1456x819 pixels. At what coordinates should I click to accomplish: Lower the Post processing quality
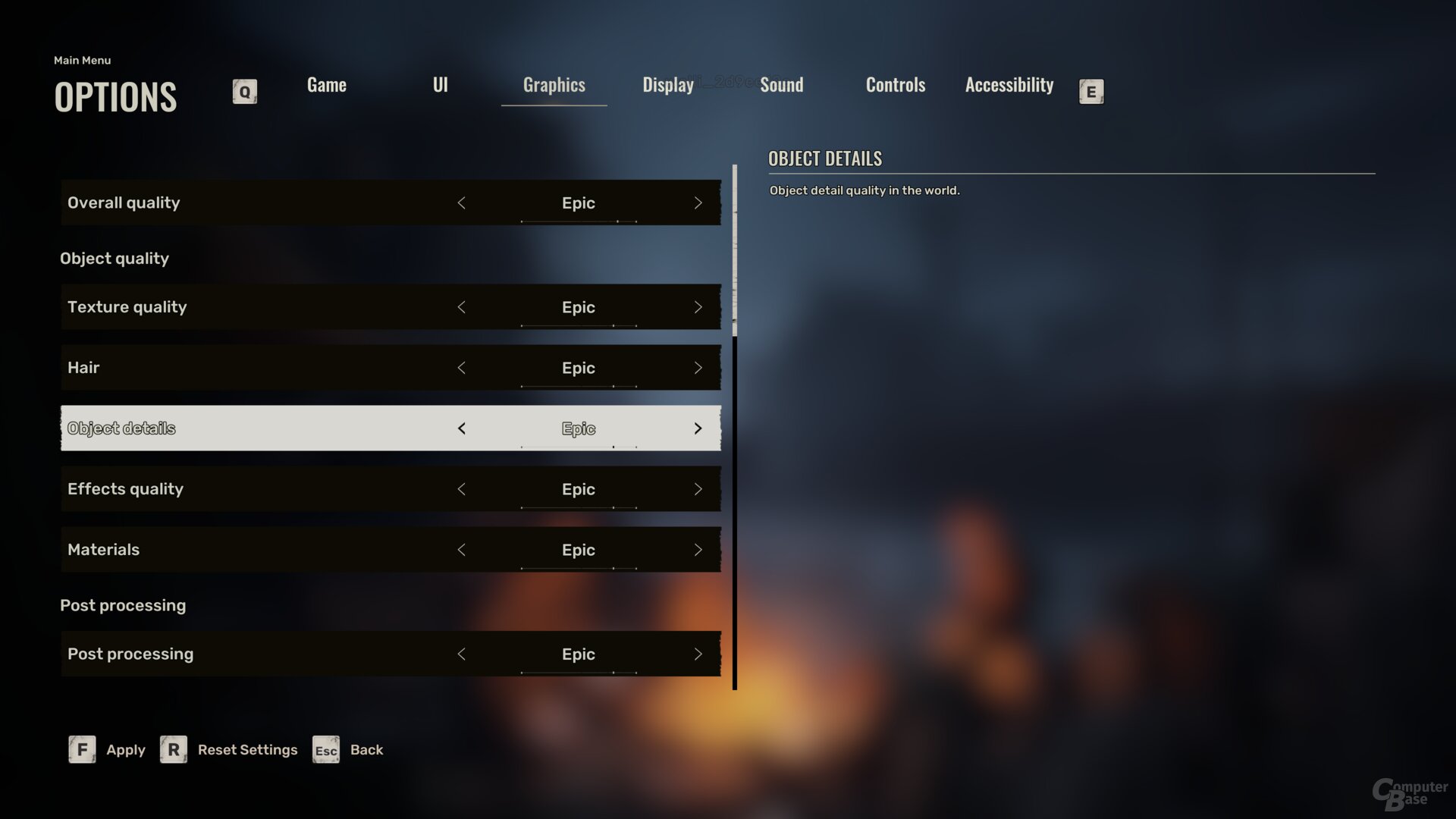pyautogui.click(x=461, y=654)
